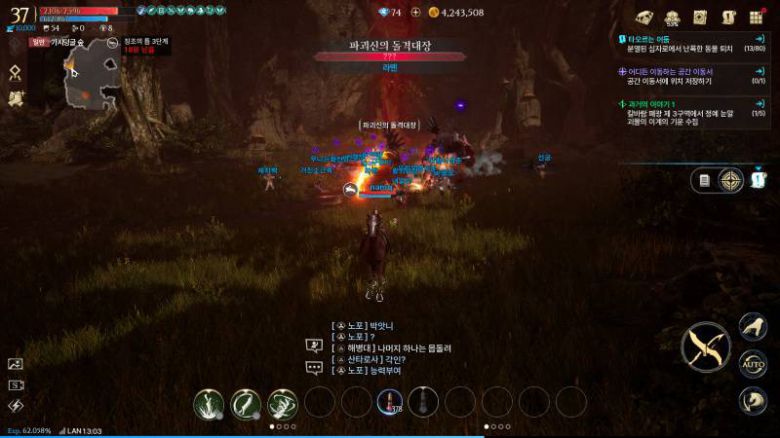Open the diamond shop icon
780x438 pixels.
tap(646, 17)
